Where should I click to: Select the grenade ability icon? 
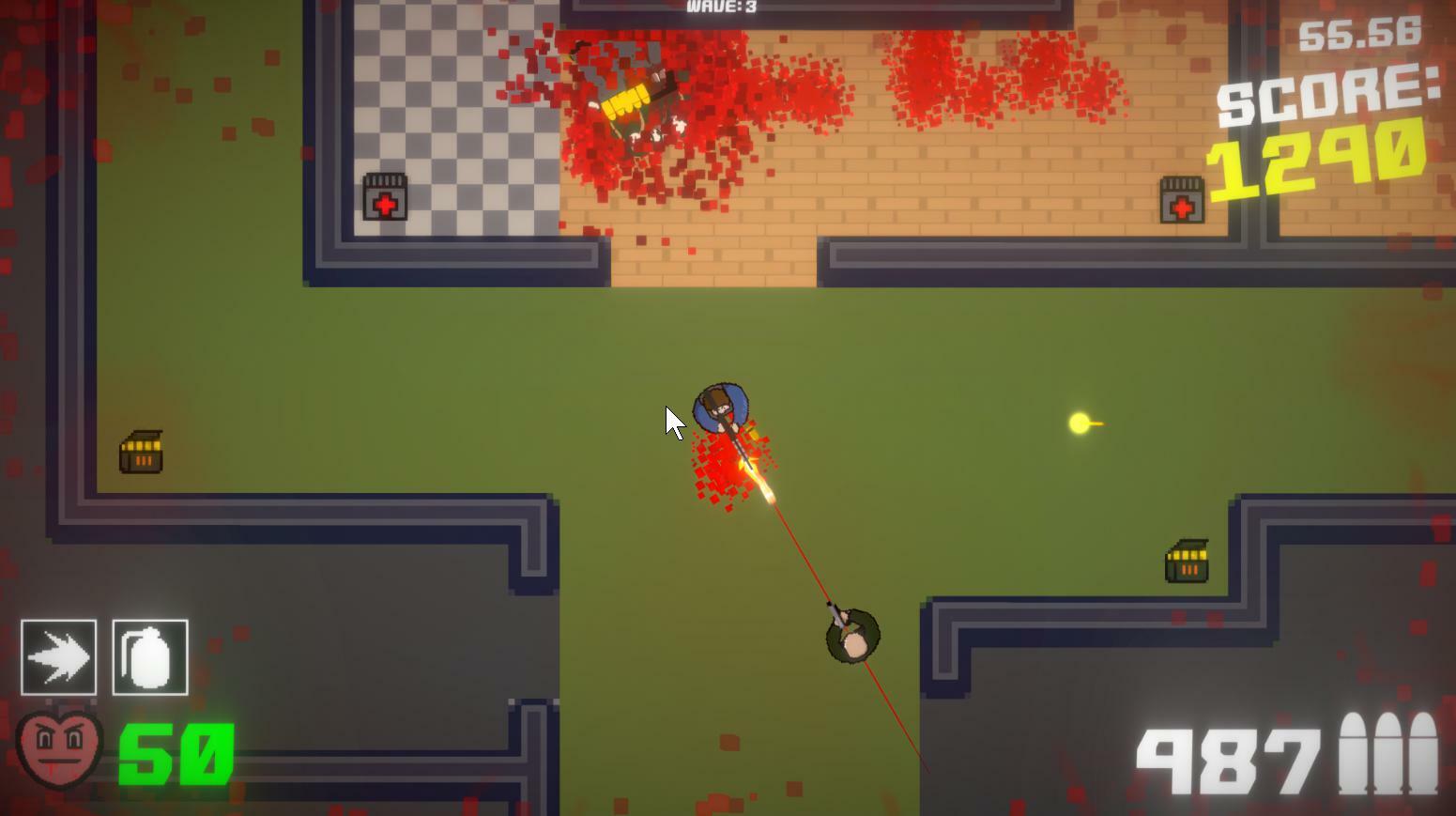click(148, 657)
